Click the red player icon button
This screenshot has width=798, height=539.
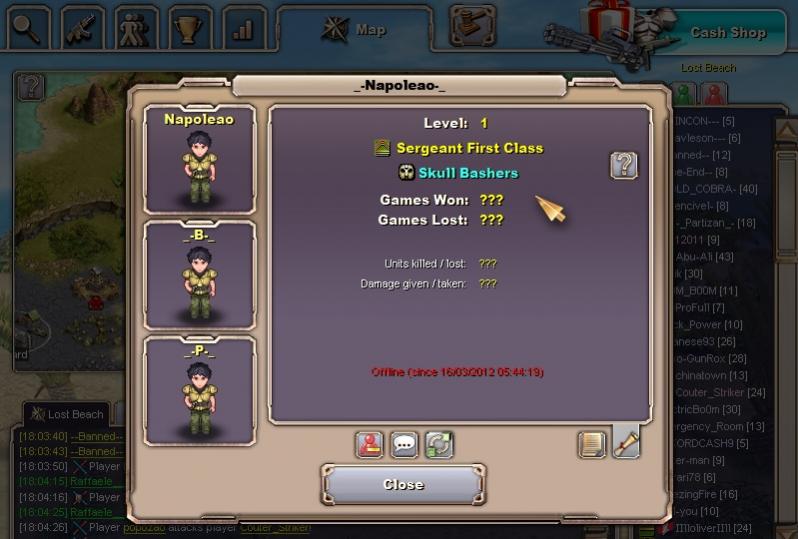pos(370,444)
